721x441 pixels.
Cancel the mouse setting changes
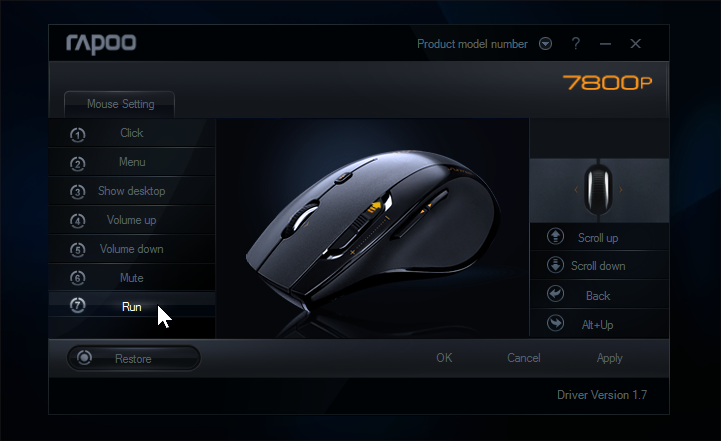pos(524,358)
